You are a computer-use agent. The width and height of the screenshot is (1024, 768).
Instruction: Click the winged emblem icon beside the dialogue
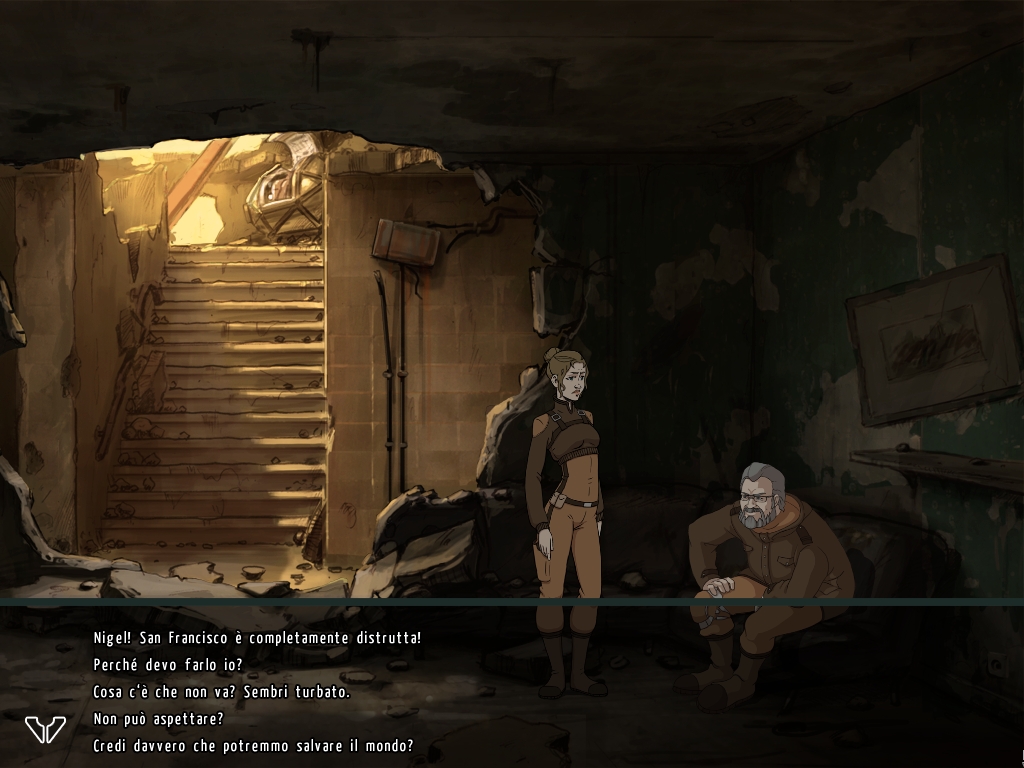click(45, 729)
